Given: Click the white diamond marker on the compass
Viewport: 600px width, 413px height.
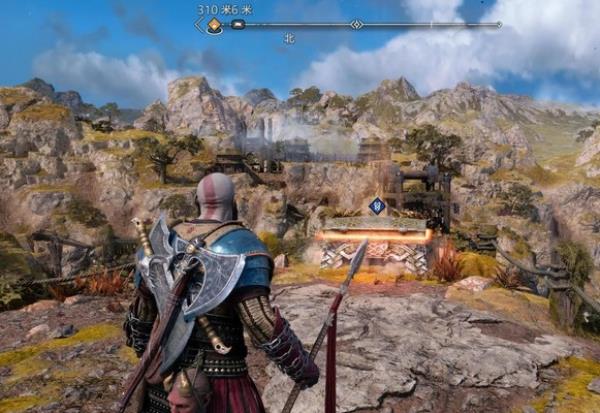Looking at the screenshot, I should pyautogui.click(x=357, y=24).
